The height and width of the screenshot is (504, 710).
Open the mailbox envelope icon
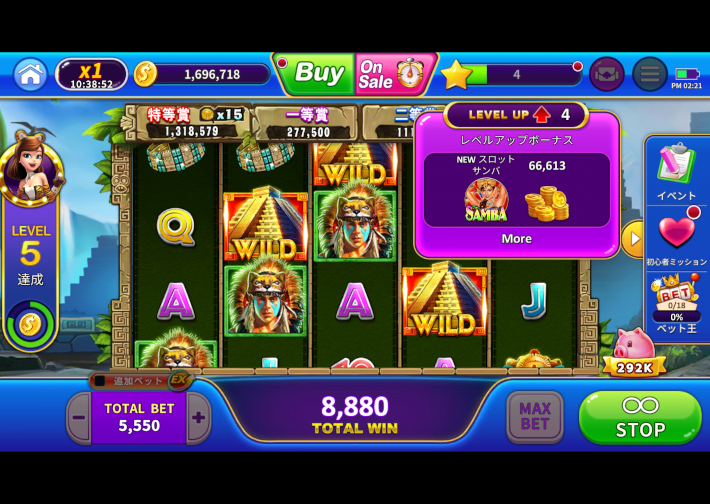pyautogui.click(x=606, y=74)
